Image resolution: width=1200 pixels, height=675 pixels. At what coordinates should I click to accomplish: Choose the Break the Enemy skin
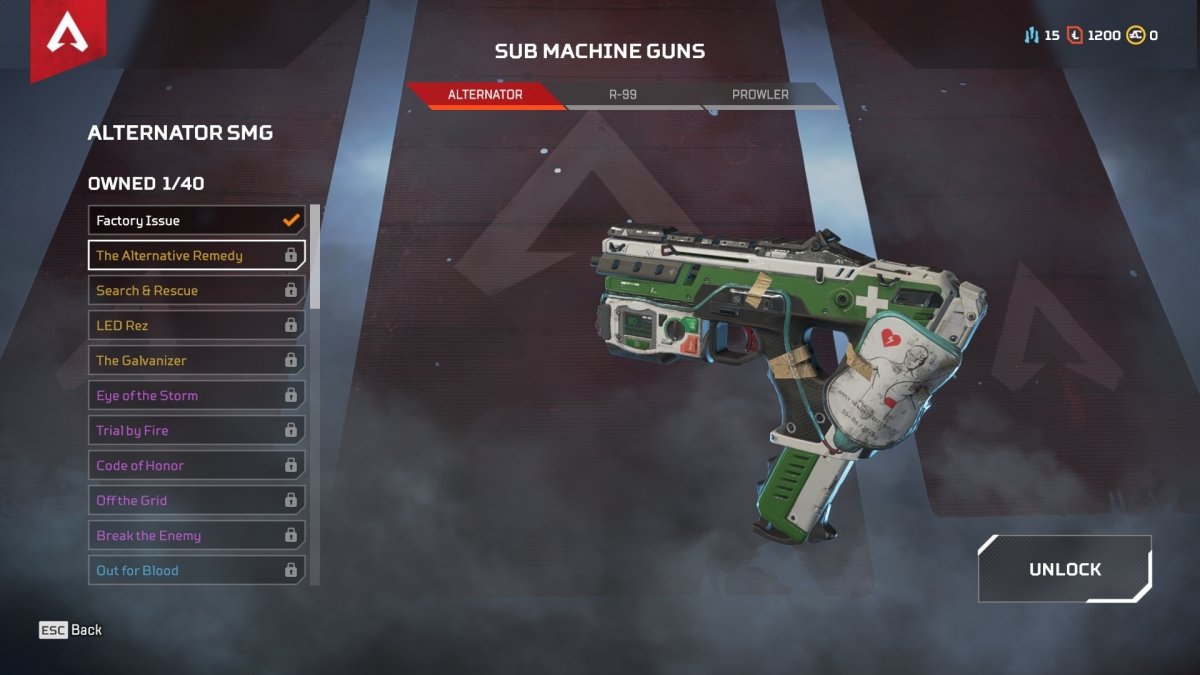pyautogui.click(x=196, y=535)
